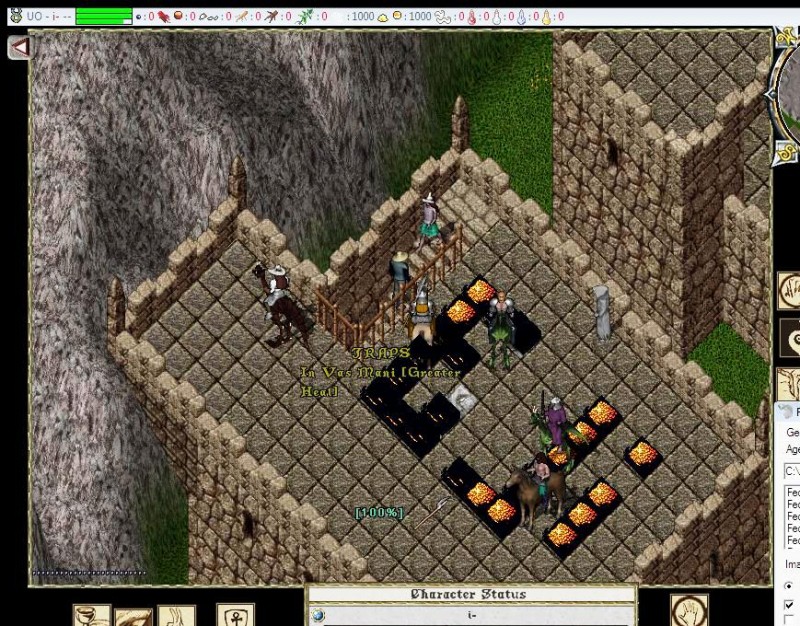This screenshot has width=800, height=626.
Task: Click the UO title bar icon
Action: click(x=14, y=16)
